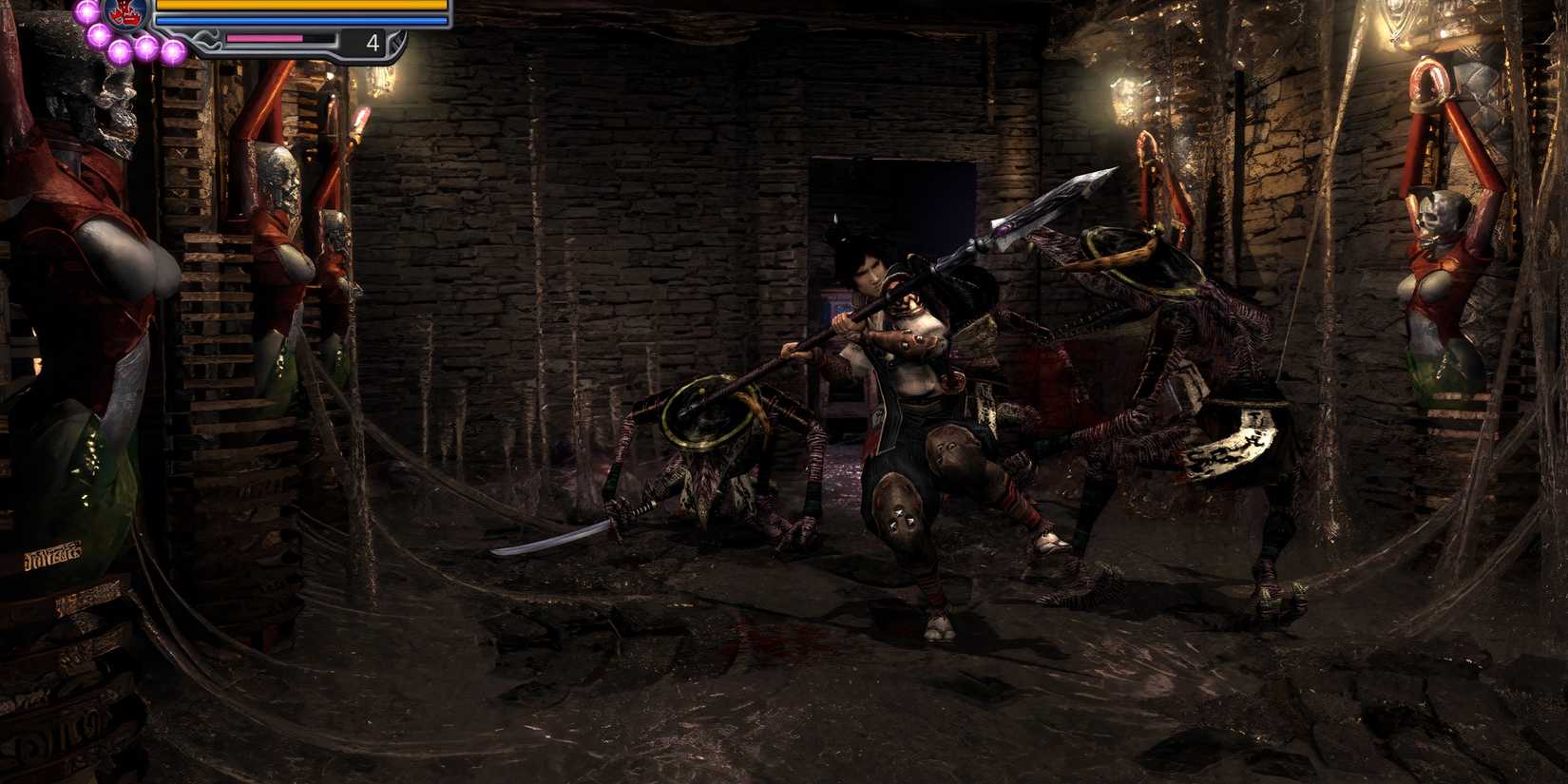Toggle the second purple orb from top
The image size is (1568, 784).
[97, 34]
